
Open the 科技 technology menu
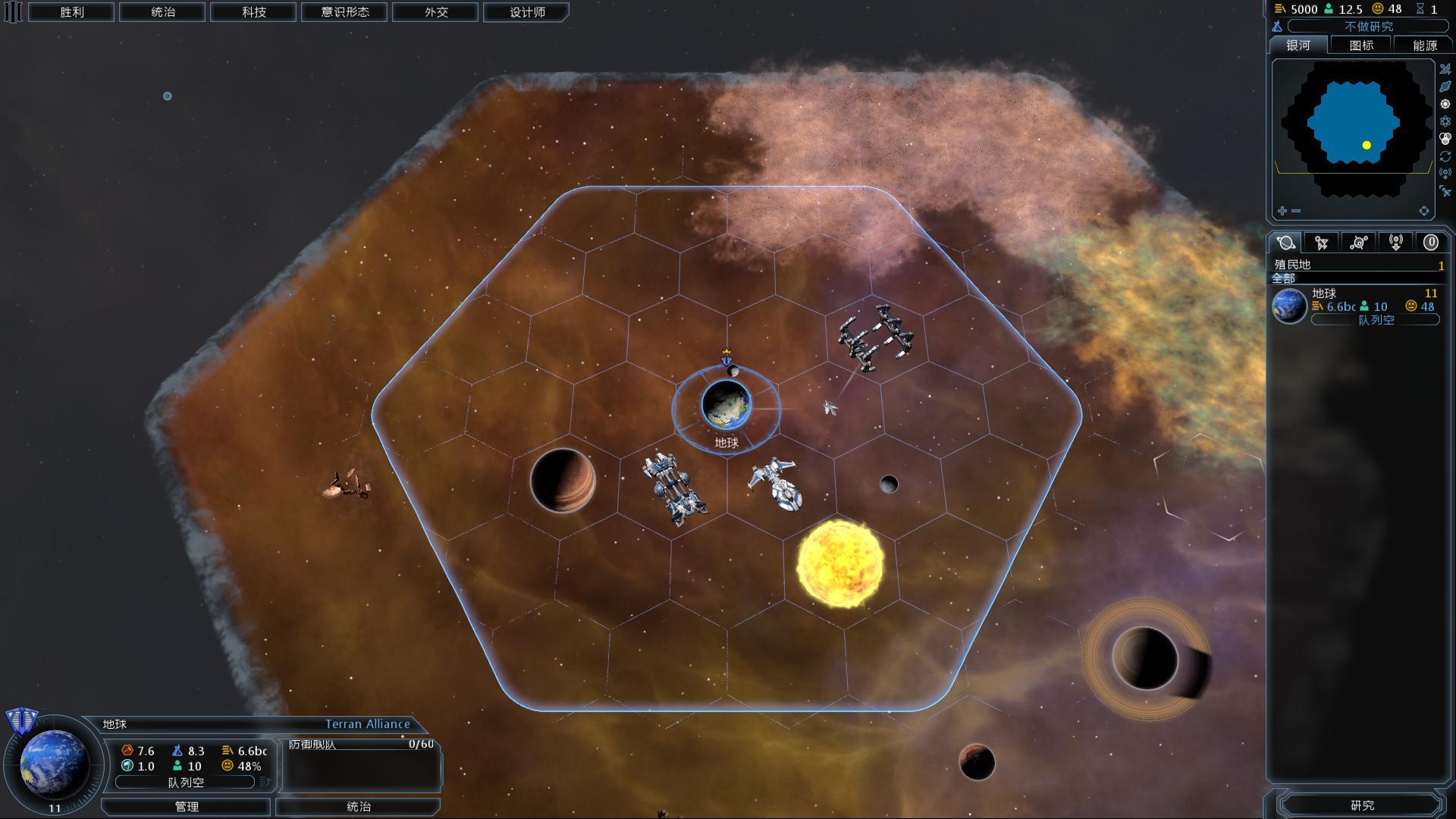[253, 12]
